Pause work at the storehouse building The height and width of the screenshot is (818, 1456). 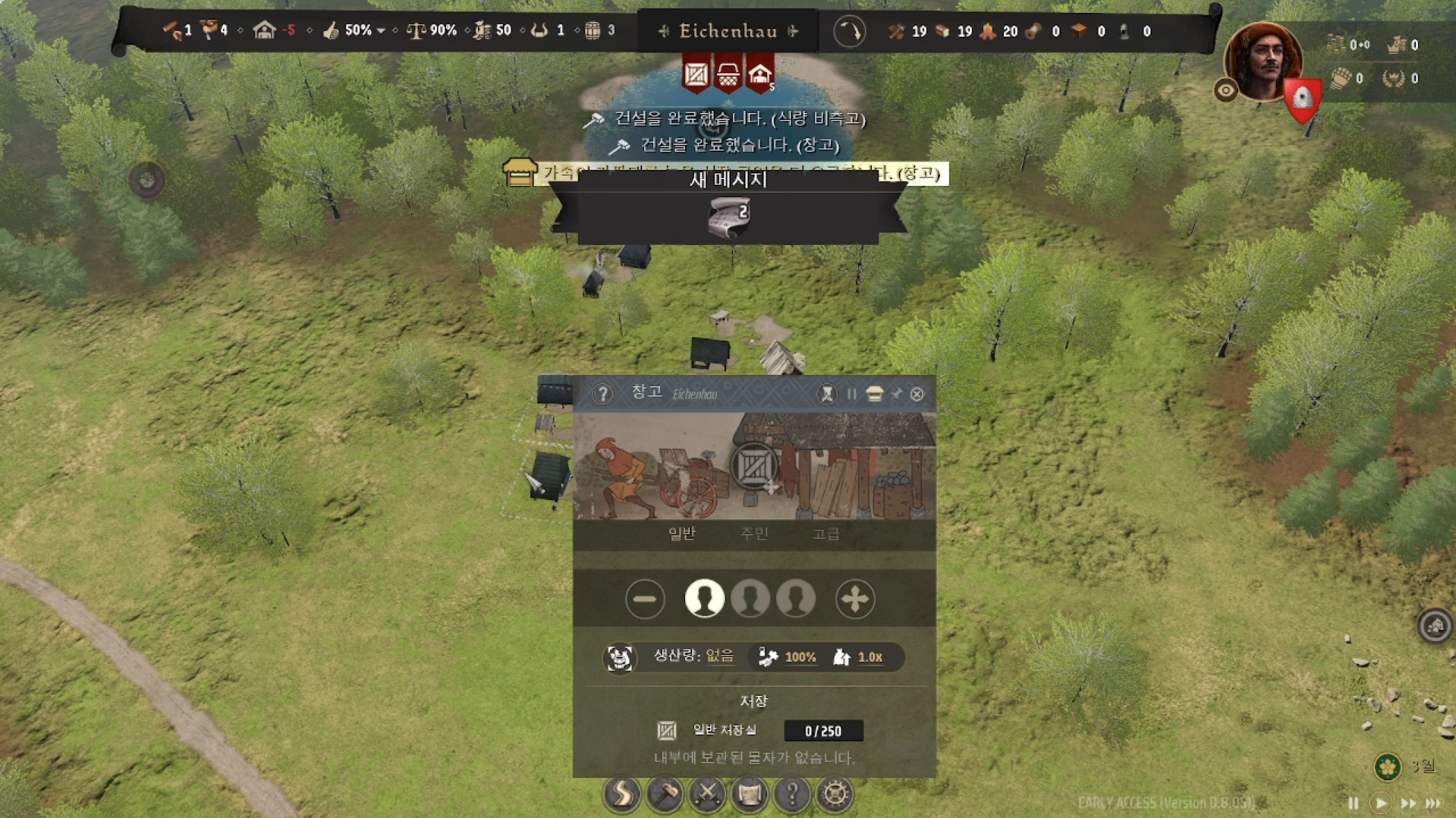(x=851, y=394)
